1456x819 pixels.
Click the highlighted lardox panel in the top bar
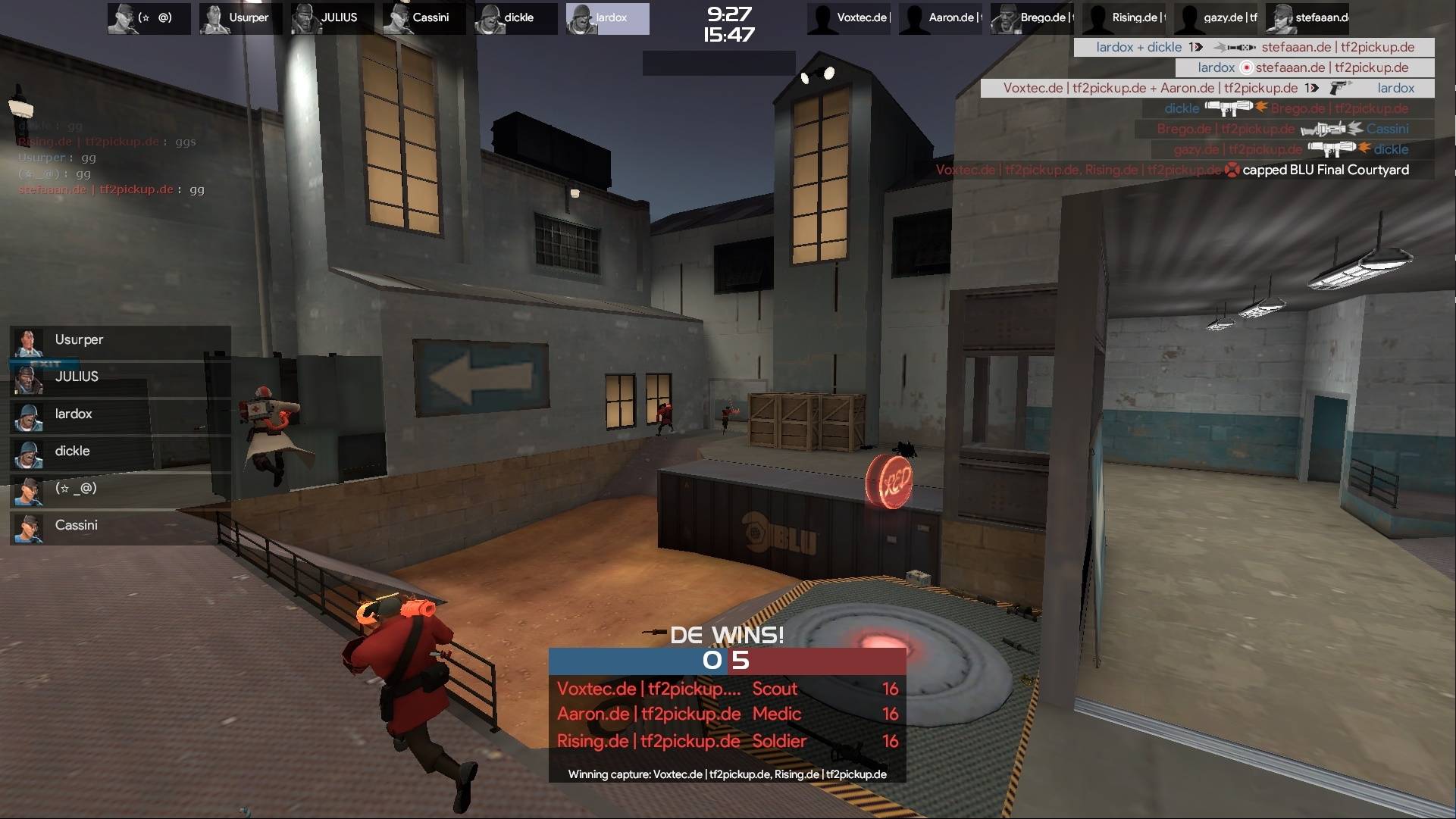pyautogui.click(x=607, y=18)
